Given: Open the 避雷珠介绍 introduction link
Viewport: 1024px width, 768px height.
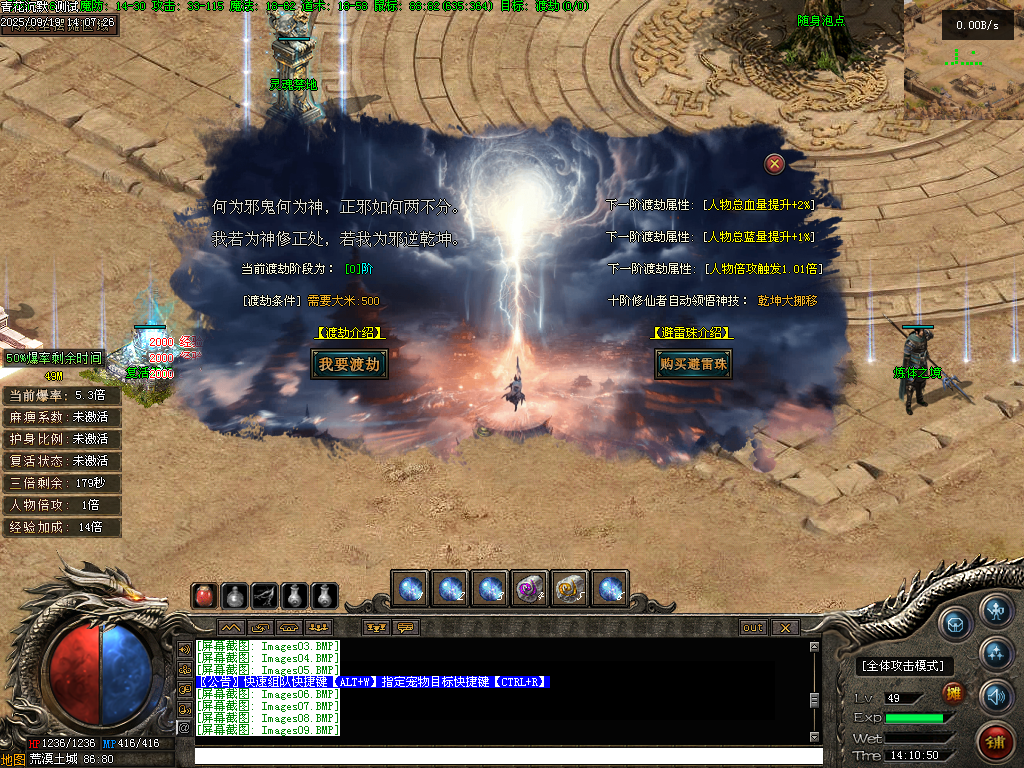Looking at the screenshot, I should tap(692, 333).
